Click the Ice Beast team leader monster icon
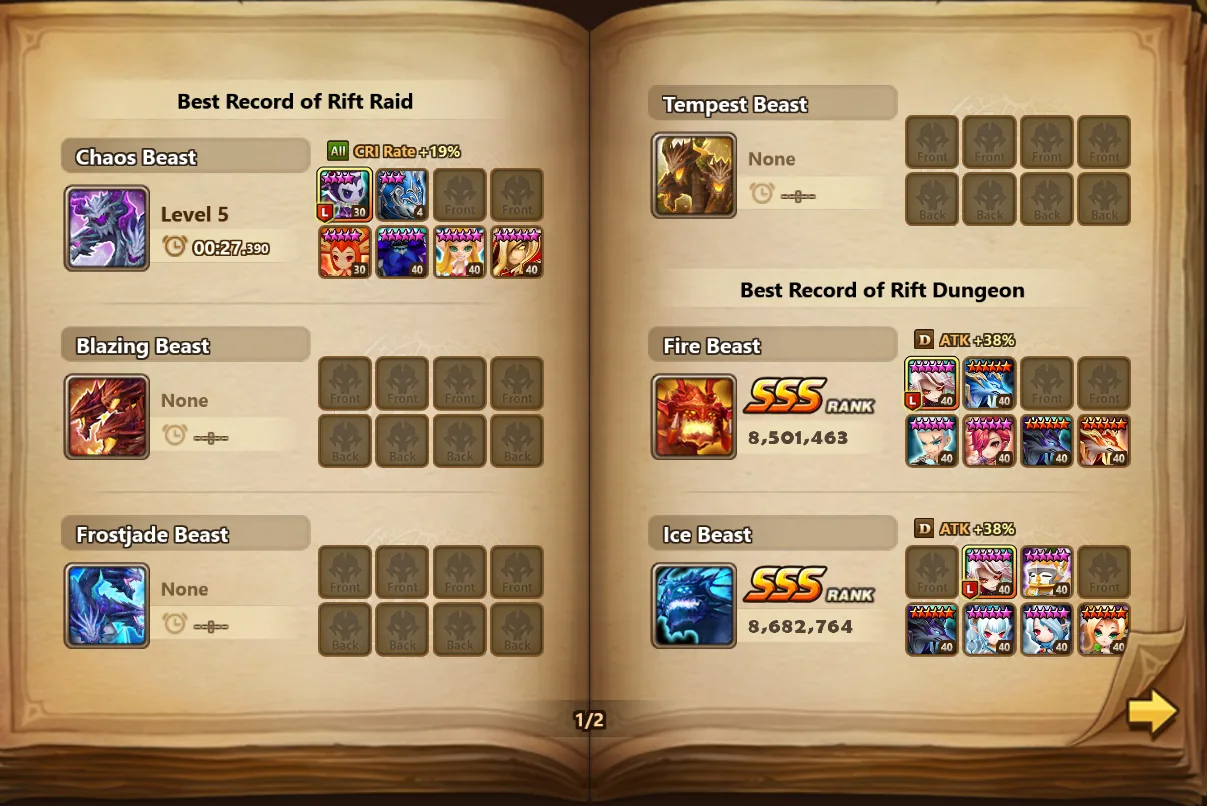1207x806 pixels. [x=989, y=572]
